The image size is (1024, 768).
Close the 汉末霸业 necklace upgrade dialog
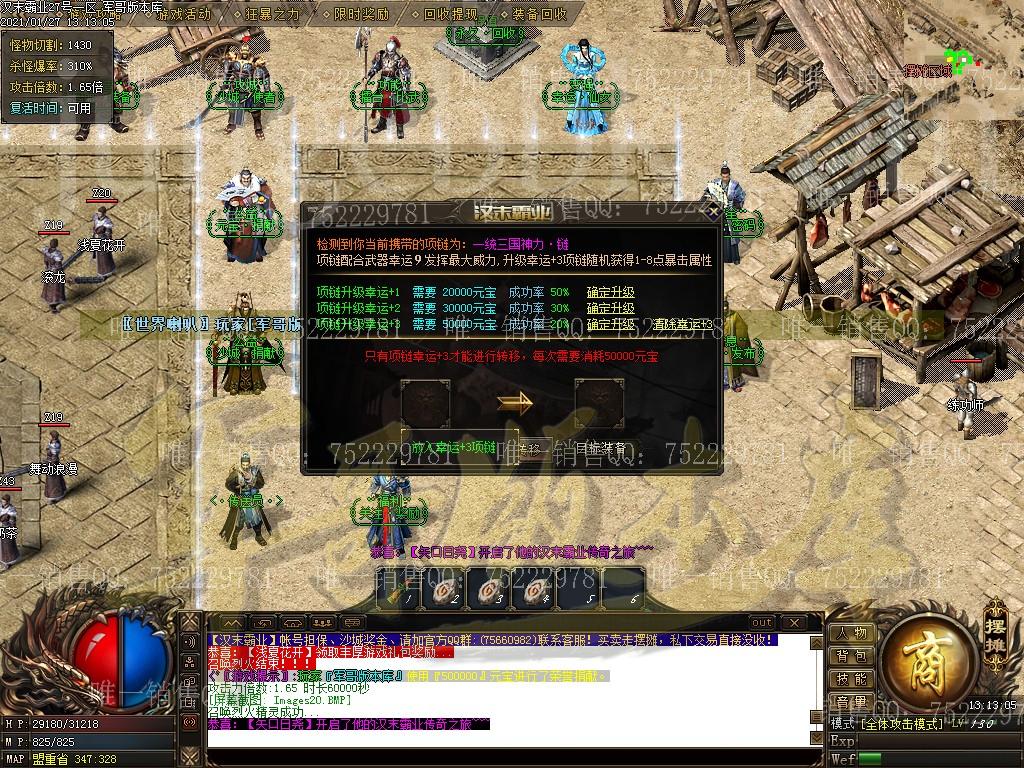pos(712,212)
